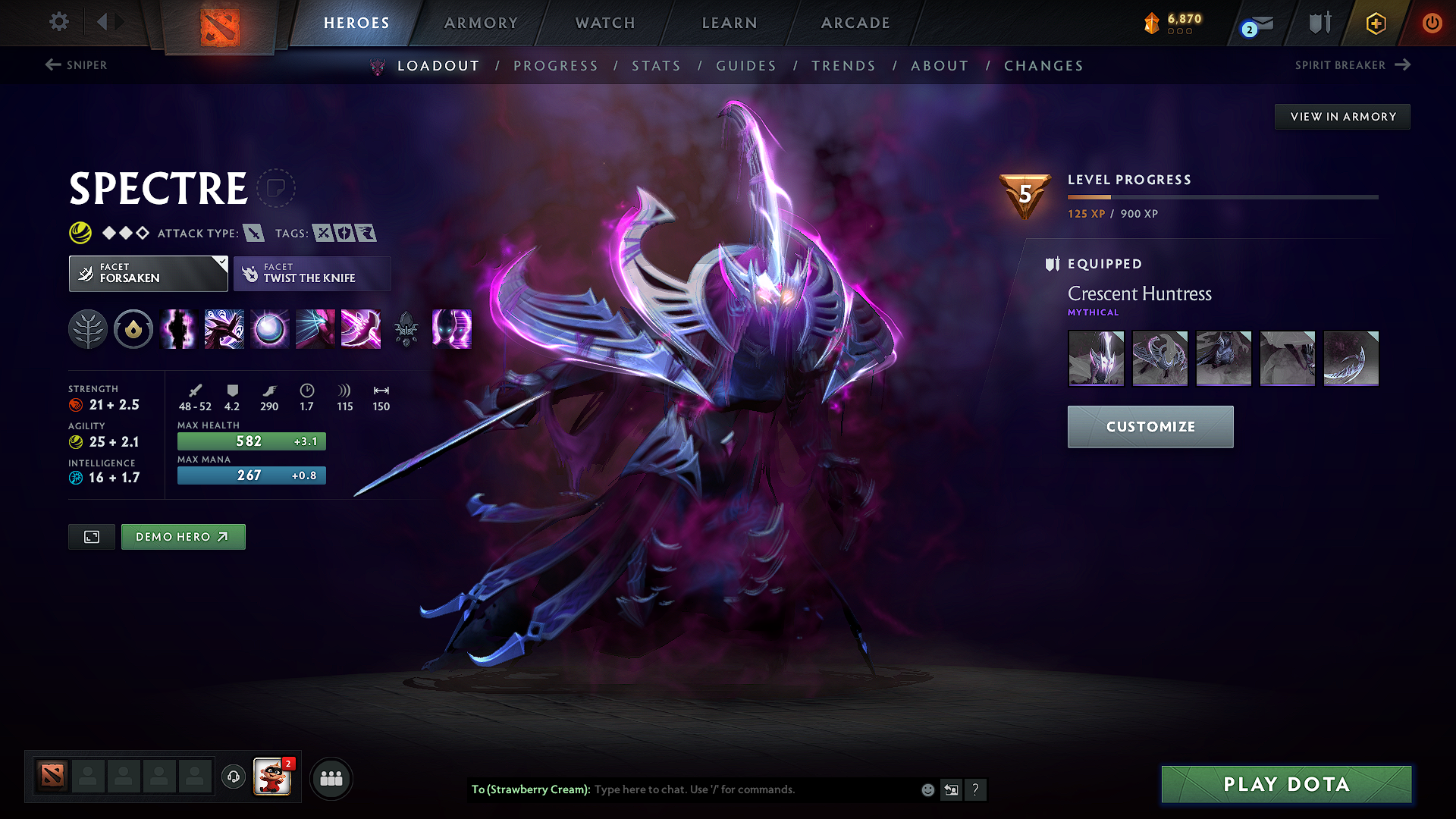
Task: Switch to the STATS tab
Action: tap(656, 65)
